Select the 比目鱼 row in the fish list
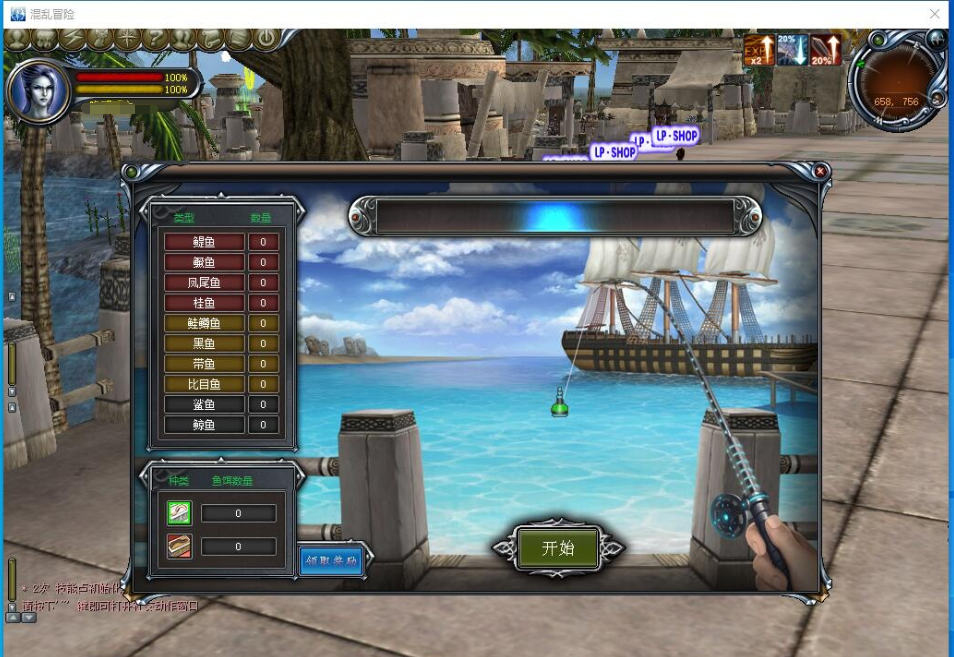The height and width of the screenshot is (657, 954). 204,384
